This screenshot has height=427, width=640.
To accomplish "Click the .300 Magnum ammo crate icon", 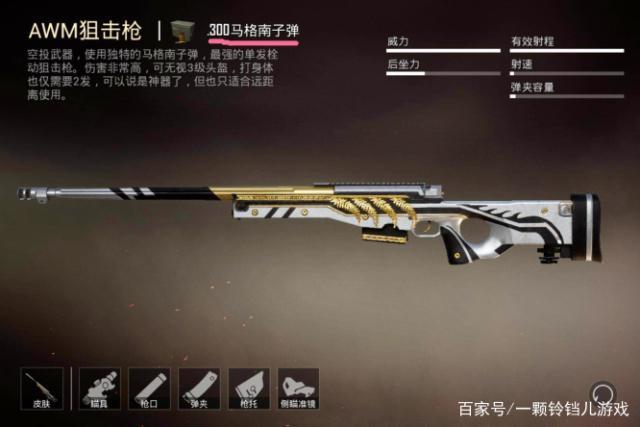I will point(184,30).
